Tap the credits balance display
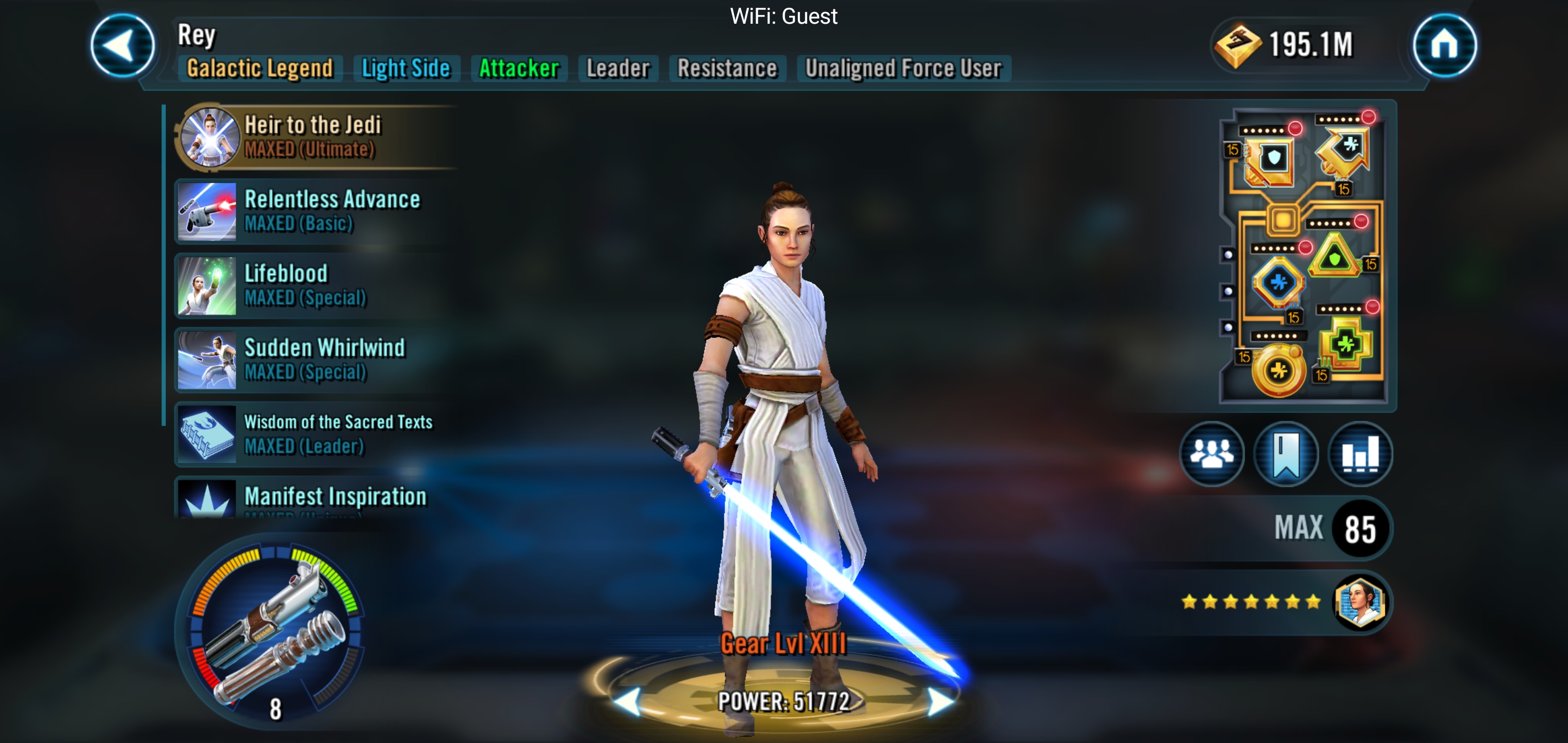1568x743 pixels. [x=1284, y=44]
